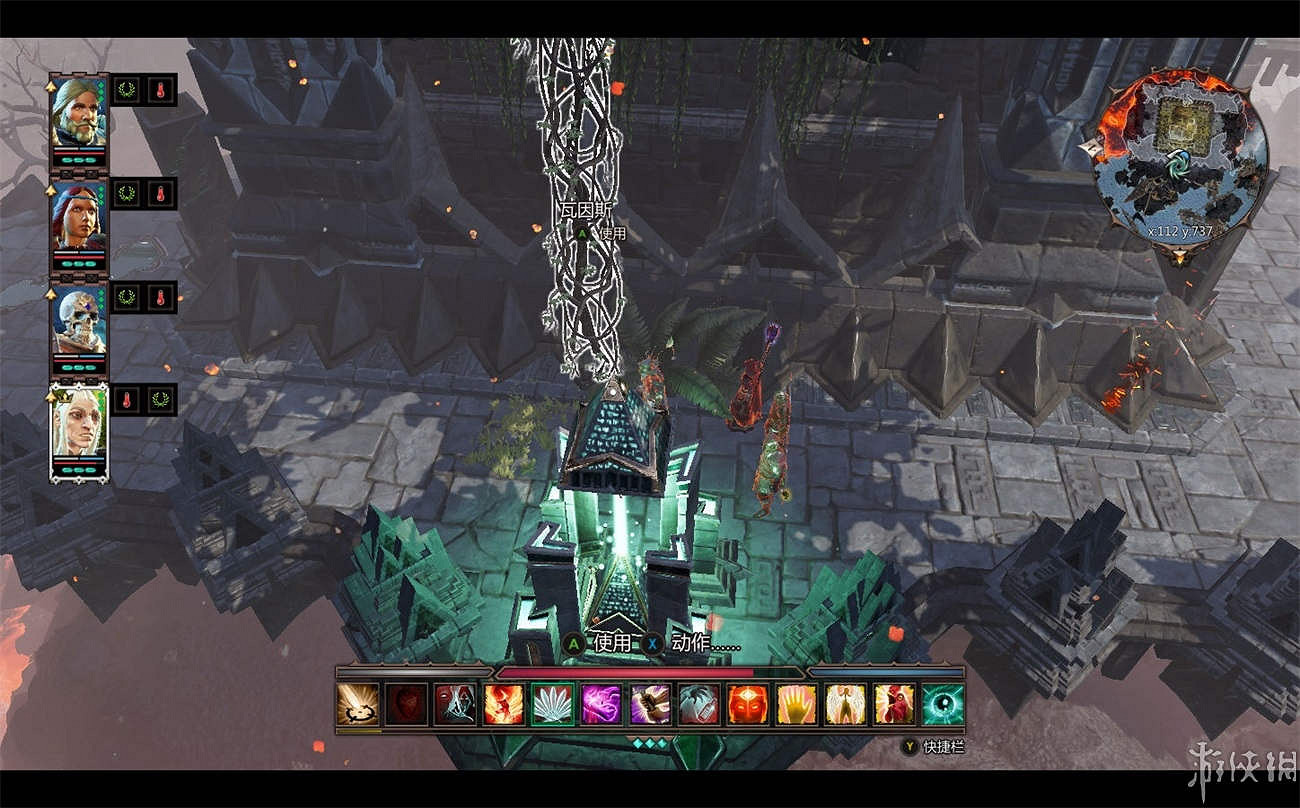Image resolution: width=1300 pixels, height=808 pixels.
Task: Cast the fiery phoenix skill
Action: (x=504, y=704)
